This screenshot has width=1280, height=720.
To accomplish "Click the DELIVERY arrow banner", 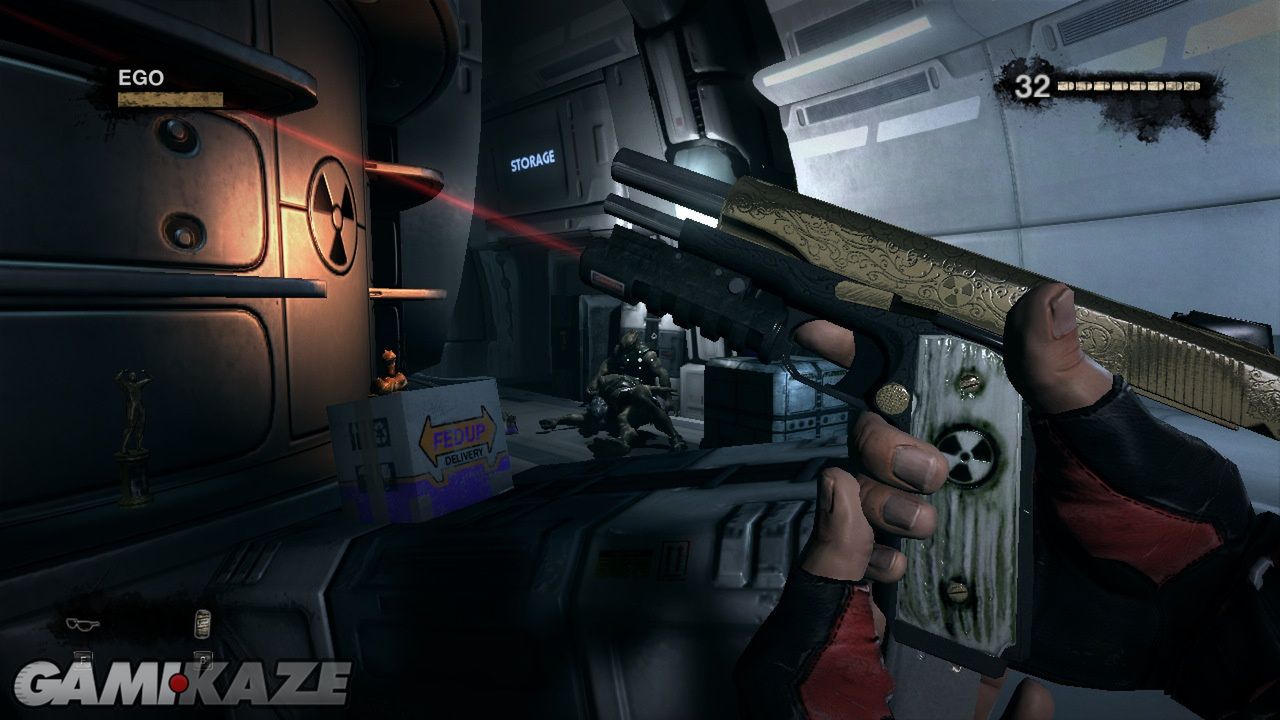I will click(462, 457).
